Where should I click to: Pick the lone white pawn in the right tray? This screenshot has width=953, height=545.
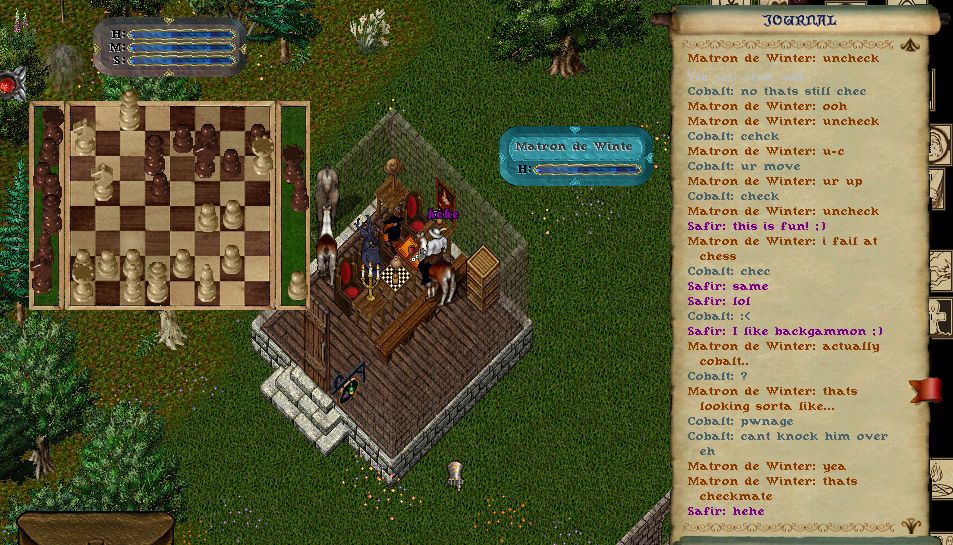click(297, 286)
